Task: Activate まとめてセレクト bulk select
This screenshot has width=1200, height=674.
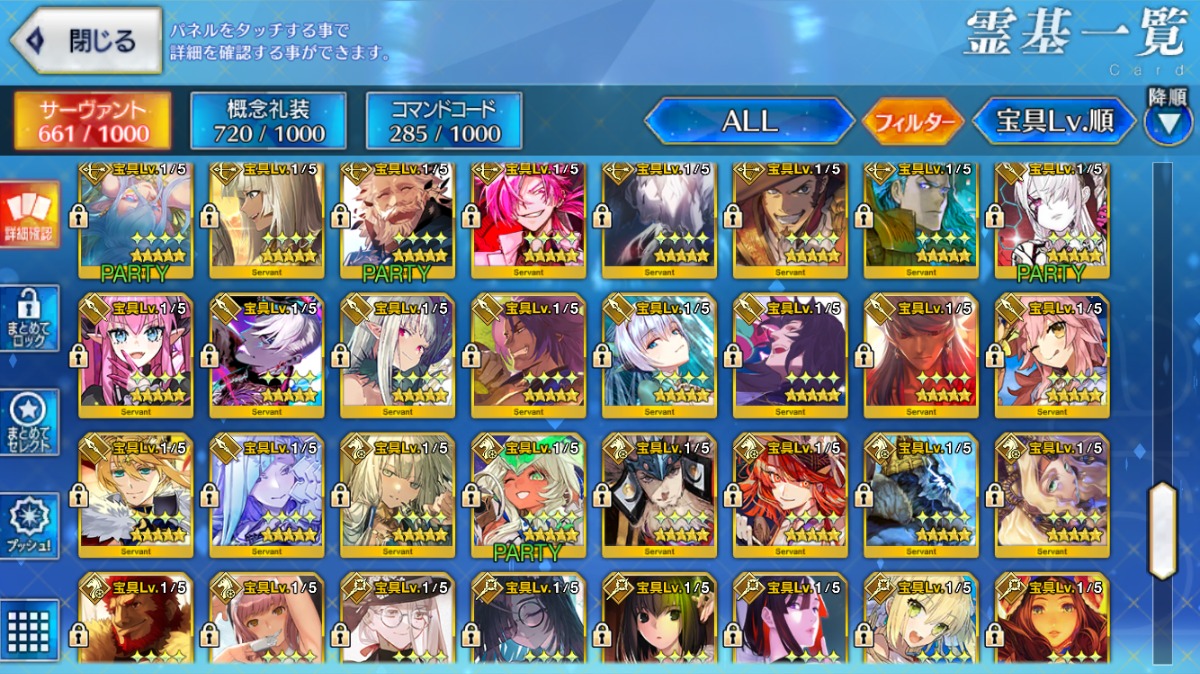Action: (x=29, y=420)
